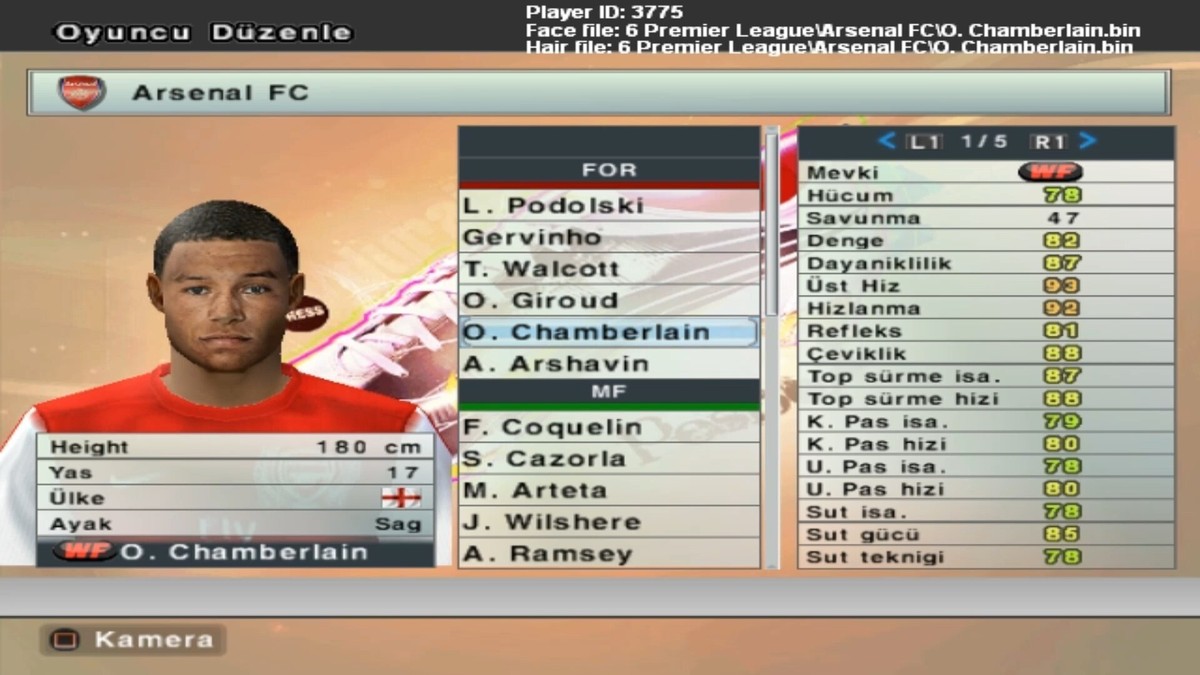Select O. Giroud row
1200x675 pixels.
coord(608,300)
